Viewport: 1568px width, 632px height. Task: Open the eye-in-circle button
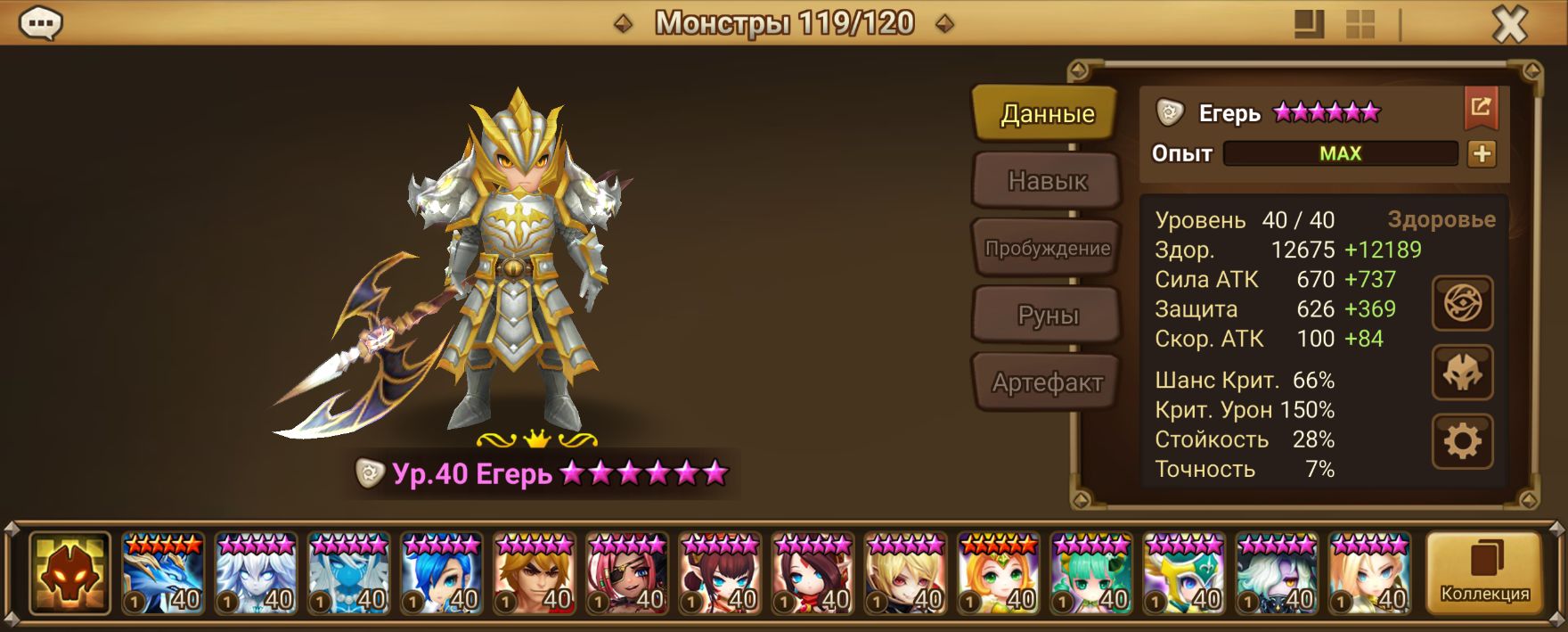pyautogui.click(x=1462, y=304)
